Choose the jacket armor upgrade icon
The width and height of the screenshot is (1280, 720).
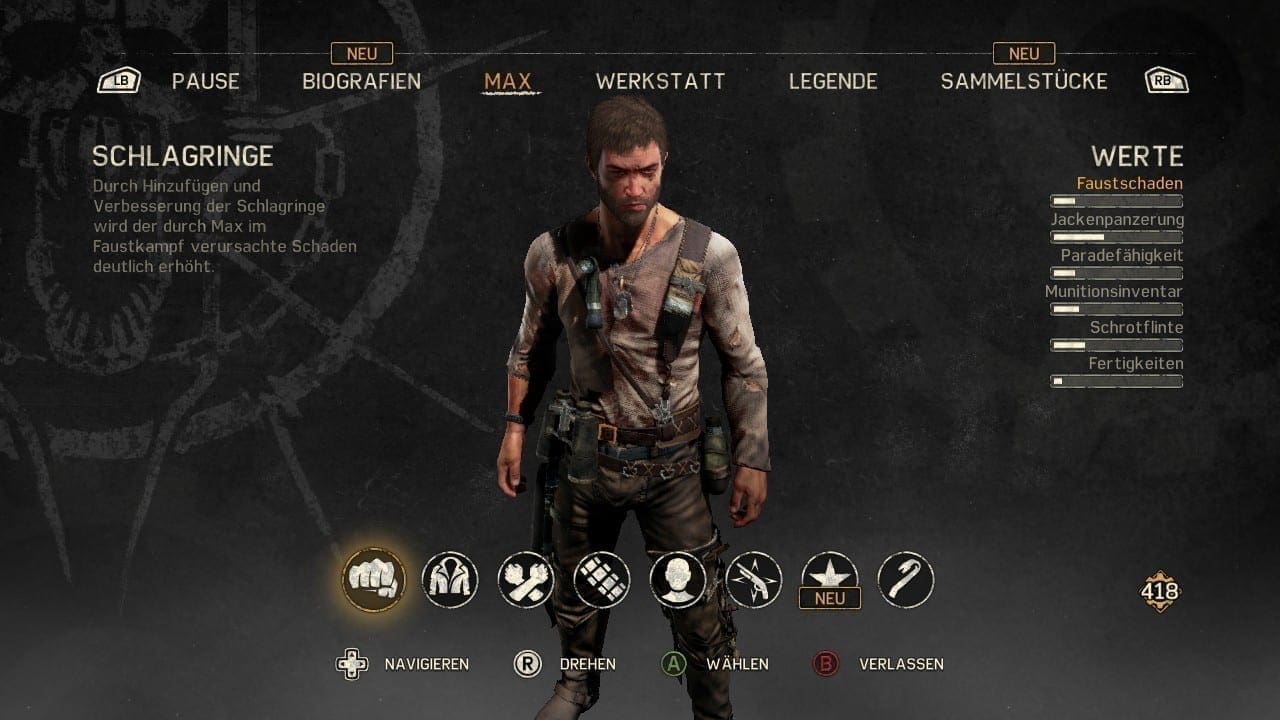[x=450, y=579]
